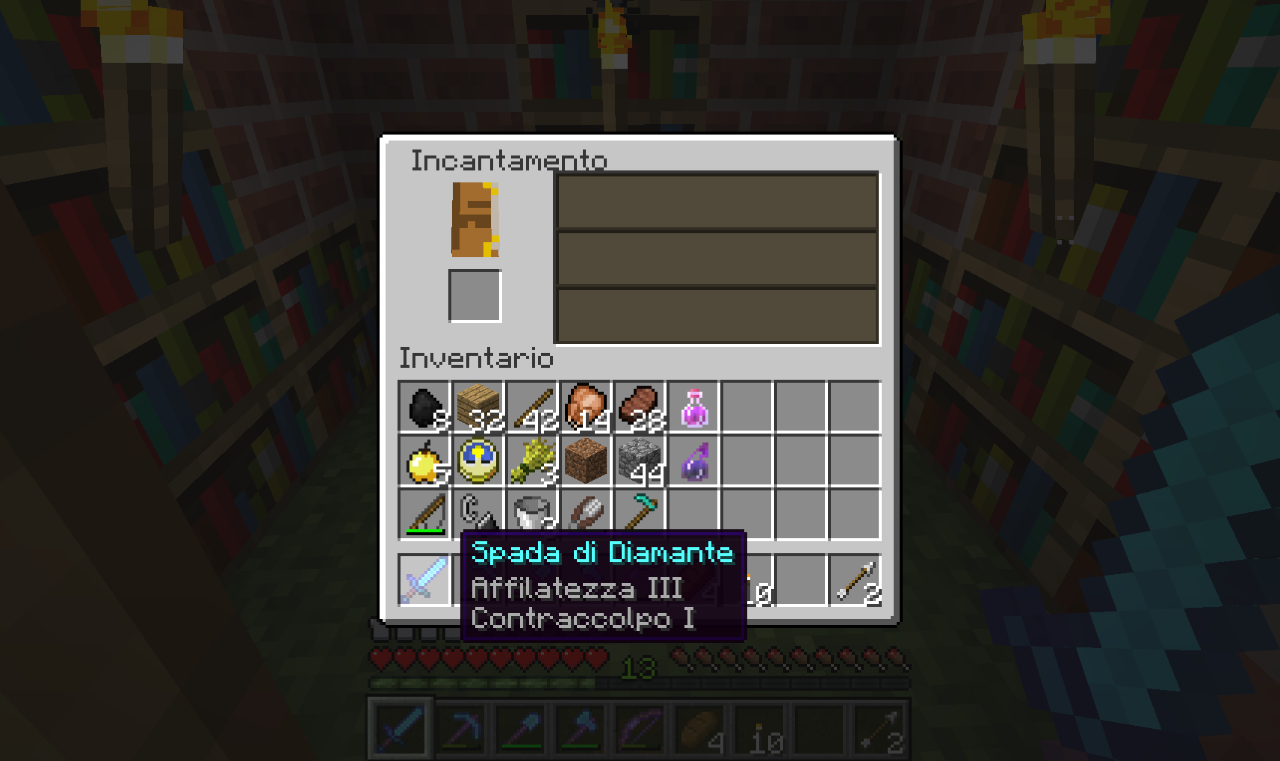1280x761 pixels.
Task: Grab the stack of 32 wooden planks
Action: pyautogui.click(x=479, y=407)
